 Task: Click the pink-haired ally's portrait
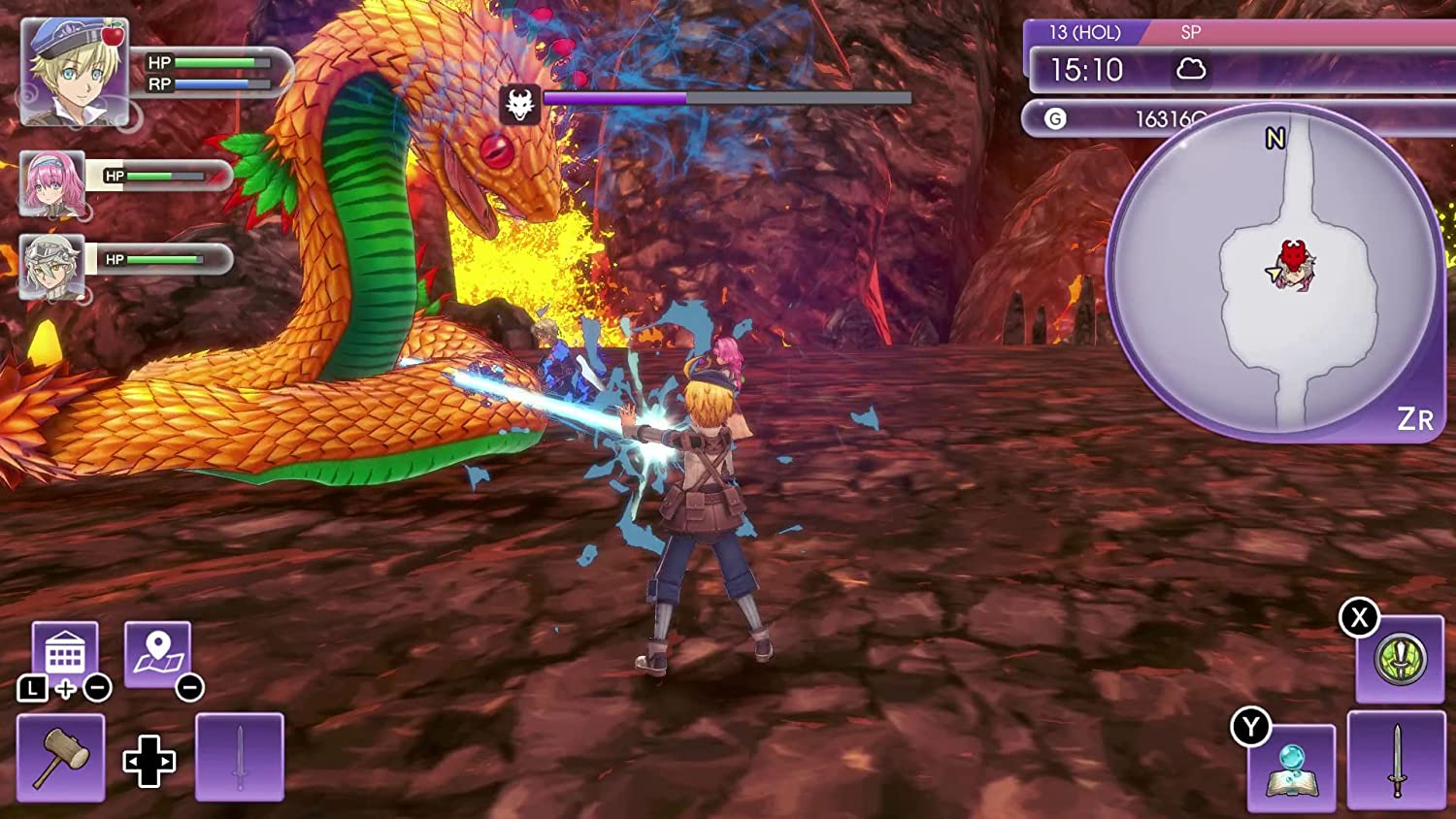pyautogui.click(x=51, y=184)
